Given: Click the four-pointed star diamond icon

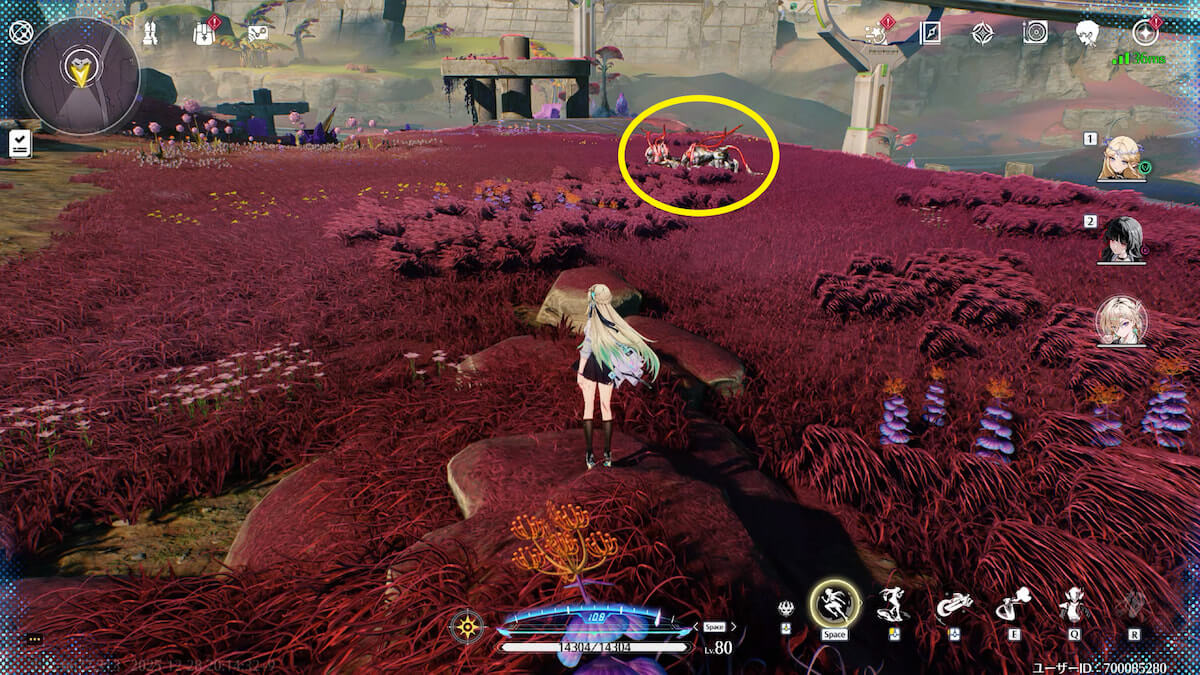Looking at the screenshot, I should [x=982, y=33].
